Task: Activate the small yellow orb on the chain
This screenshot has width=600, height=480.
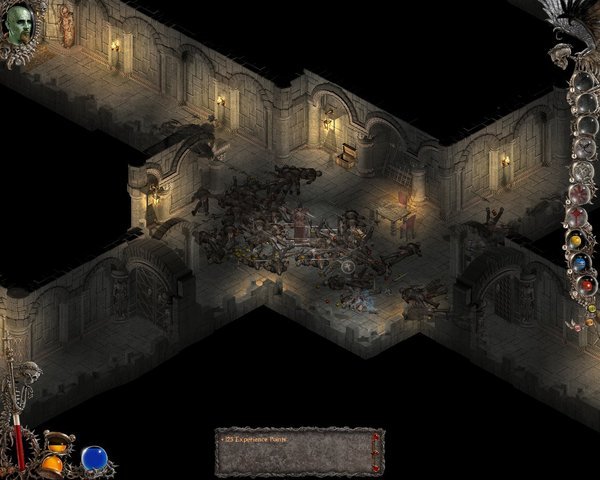Action: pyautogui.click(x=575, y=242)
